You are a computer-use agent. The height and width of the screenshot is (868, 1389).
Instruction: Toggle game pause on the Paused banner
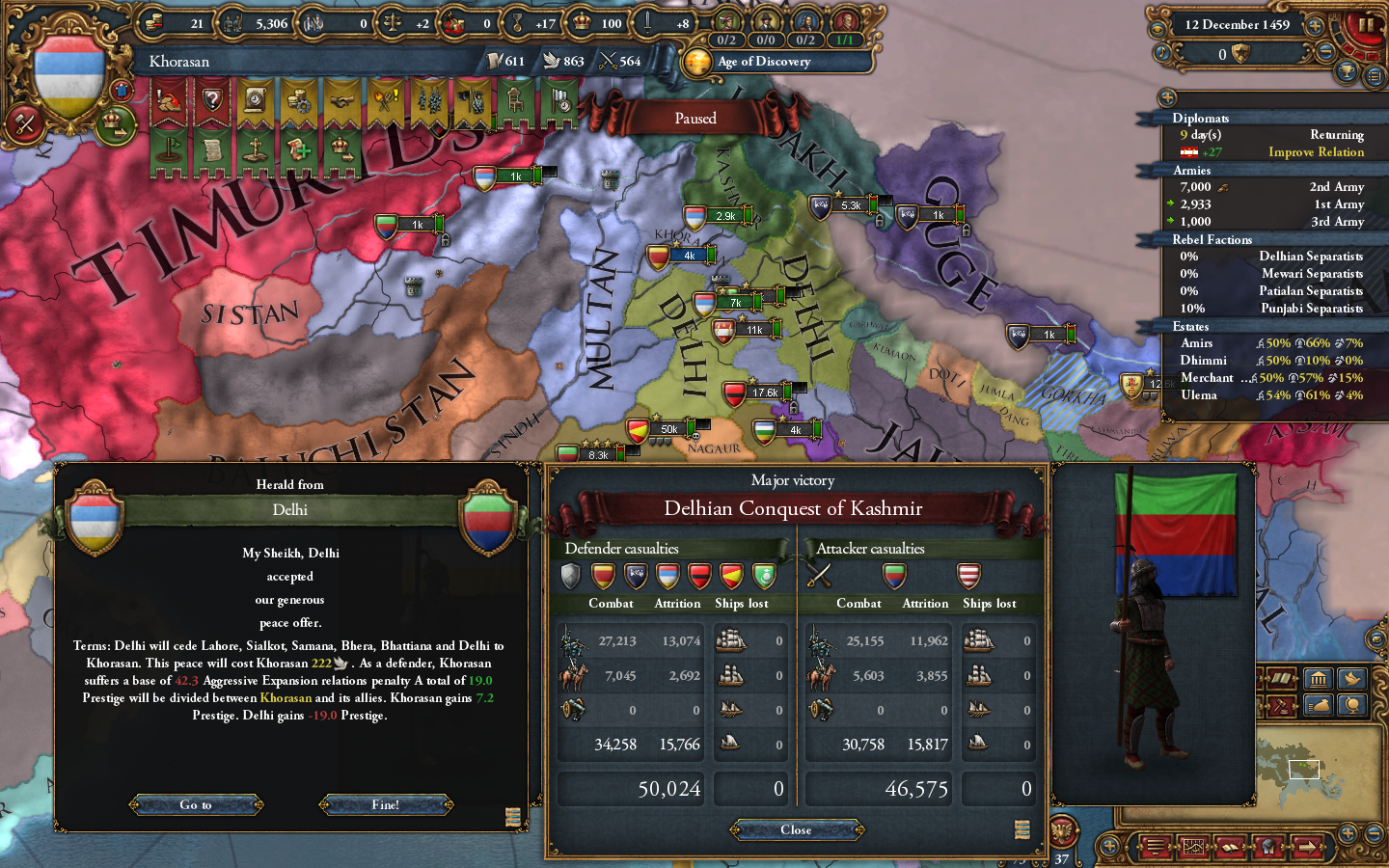pos(695,118)
